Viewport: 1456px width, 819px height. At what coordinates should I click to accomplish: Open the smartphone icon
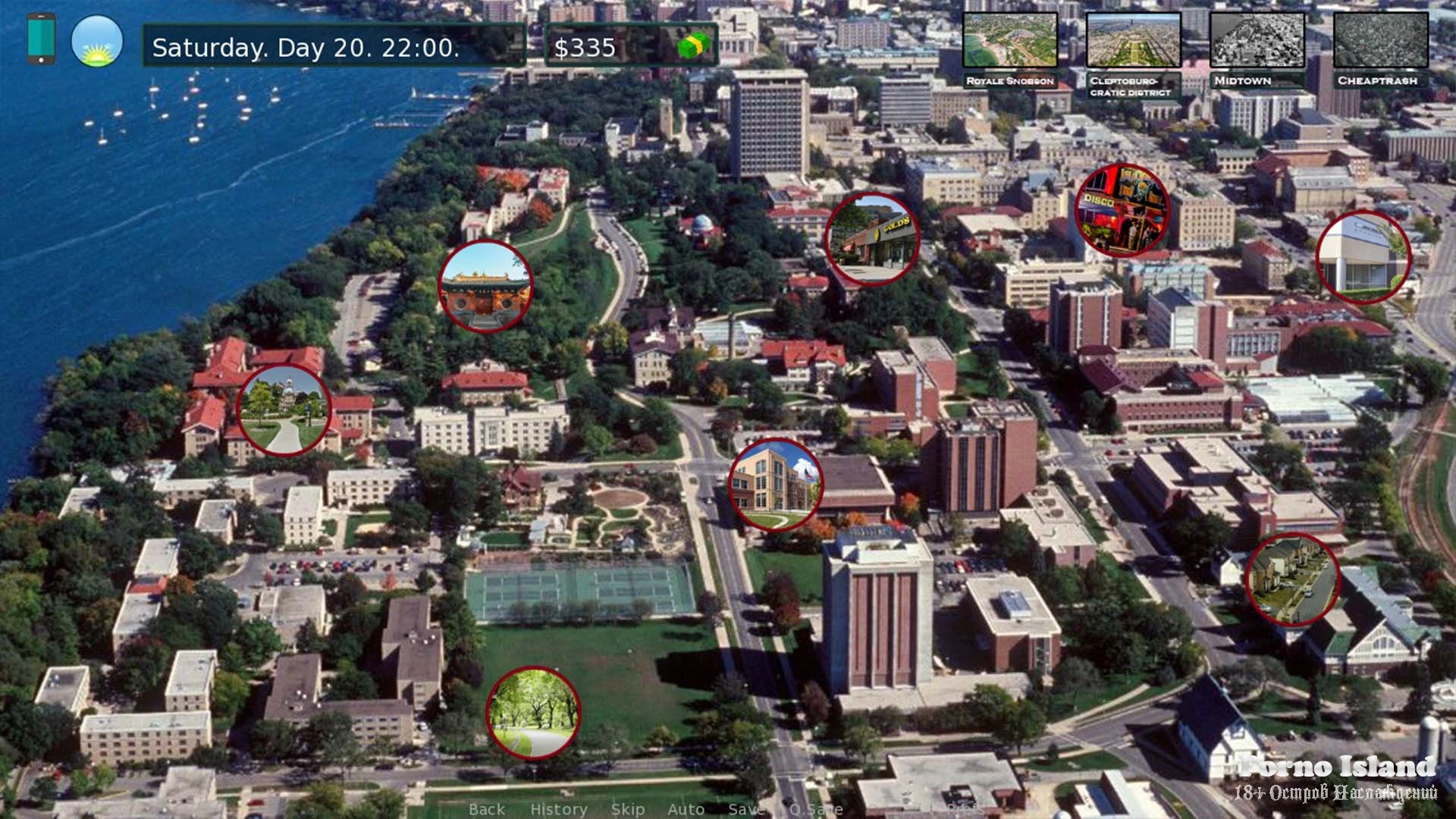coord(41,39)
